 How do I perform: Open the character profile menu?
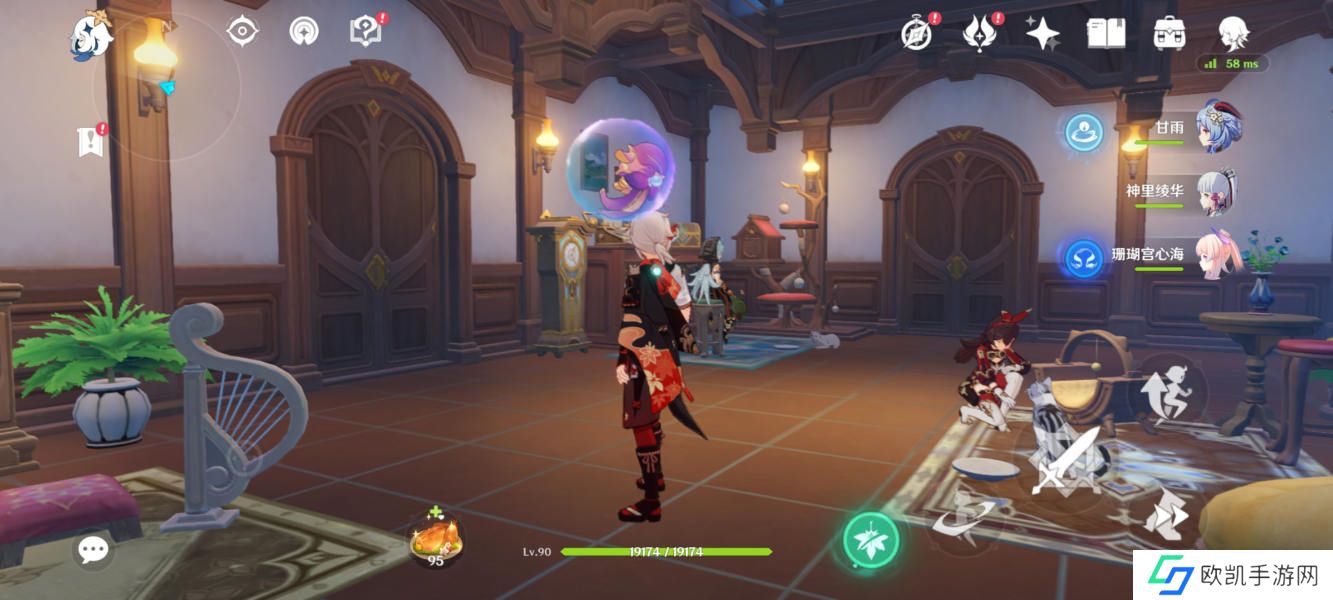click(x=1233, y=33)
